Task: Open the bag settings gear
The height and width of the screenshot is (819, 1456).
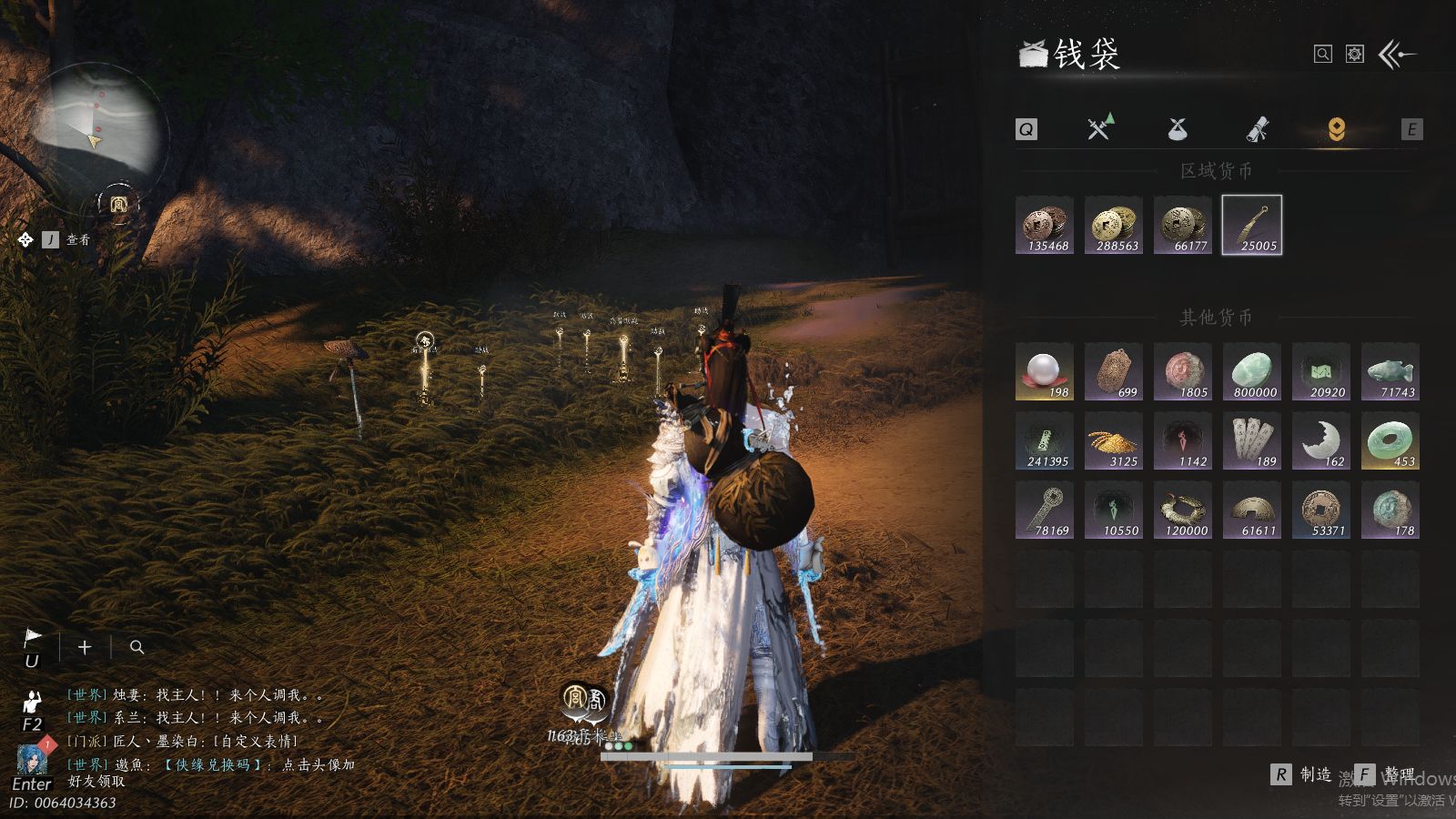Action: tap(1355, 55)
